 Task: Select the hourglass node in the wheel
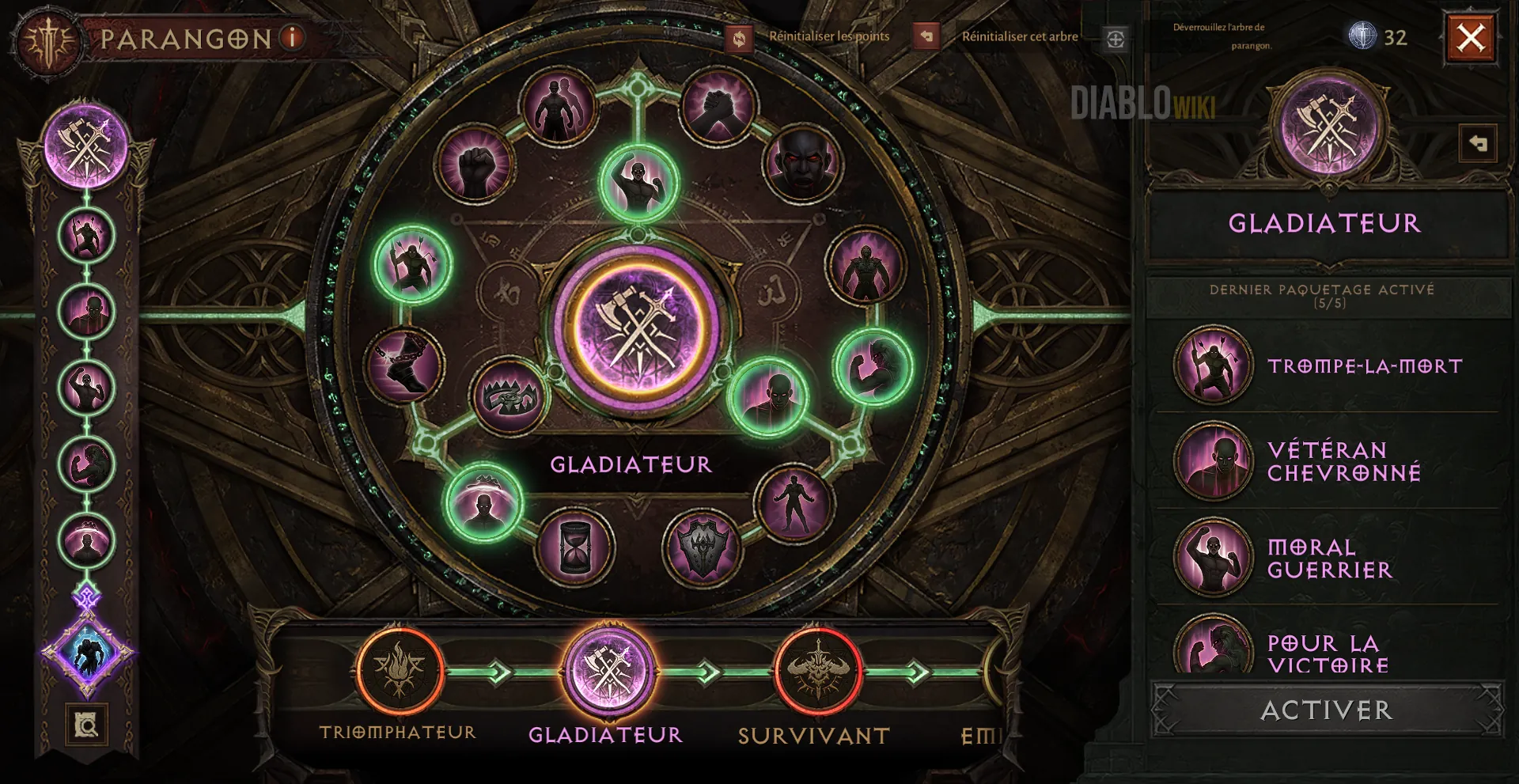574,545
